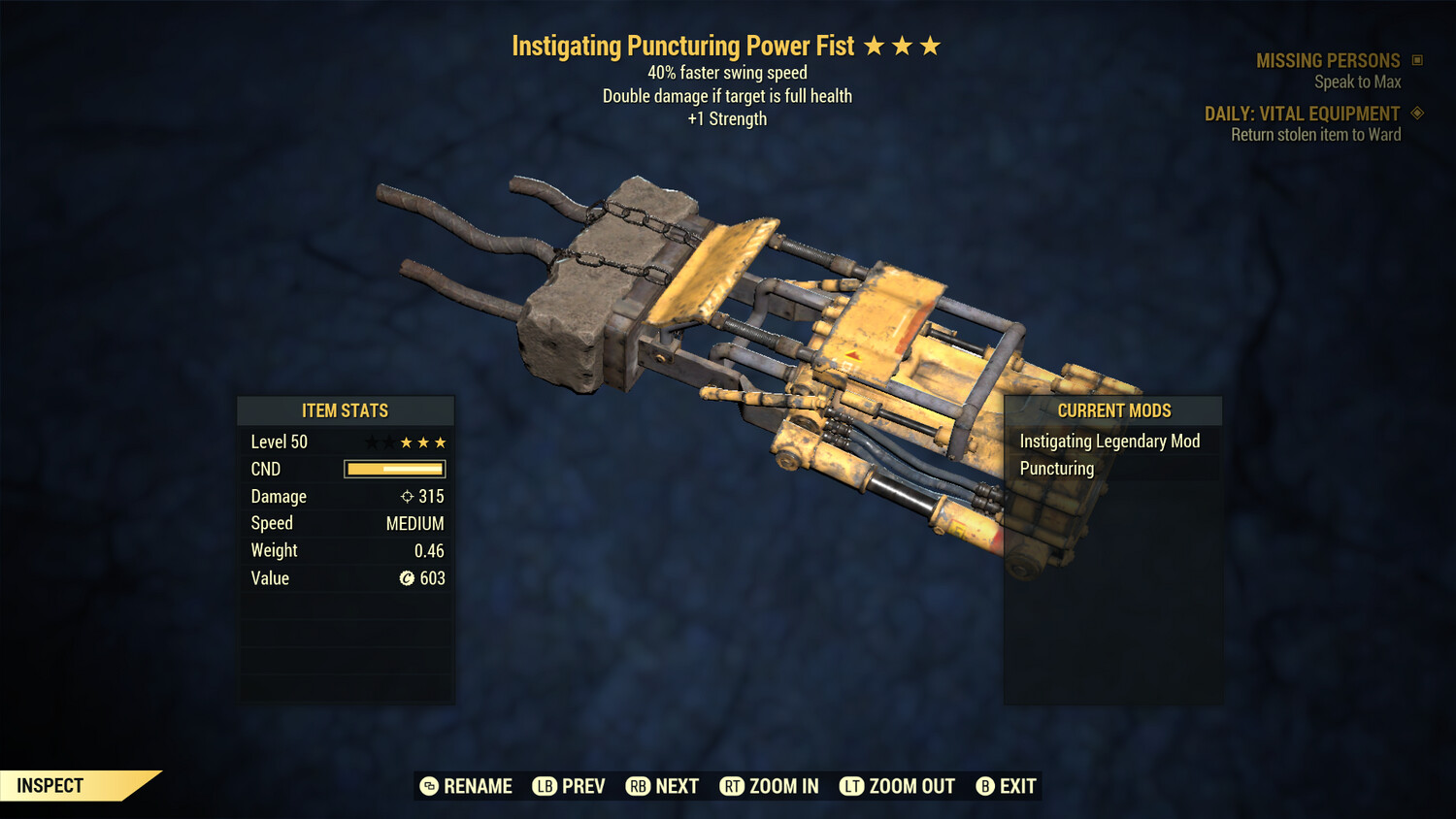The image size is (1456, 819).
Task: Choose ZOOM IN on the weapon
Action: tap(770, 786)
